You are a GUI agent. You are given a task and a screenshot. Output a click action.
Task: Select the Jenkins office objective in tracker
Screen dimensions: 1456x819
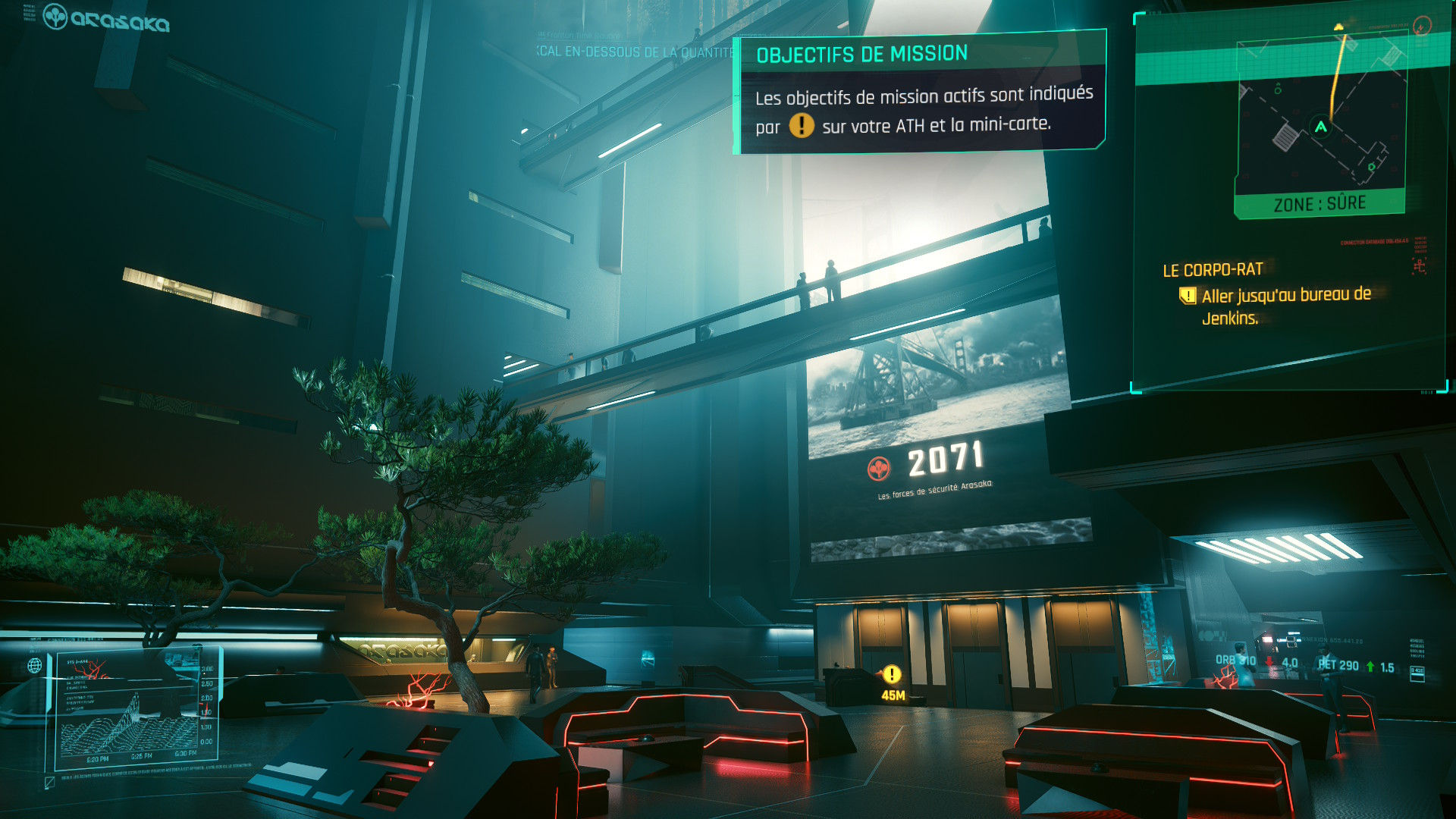pos(1285,306)
